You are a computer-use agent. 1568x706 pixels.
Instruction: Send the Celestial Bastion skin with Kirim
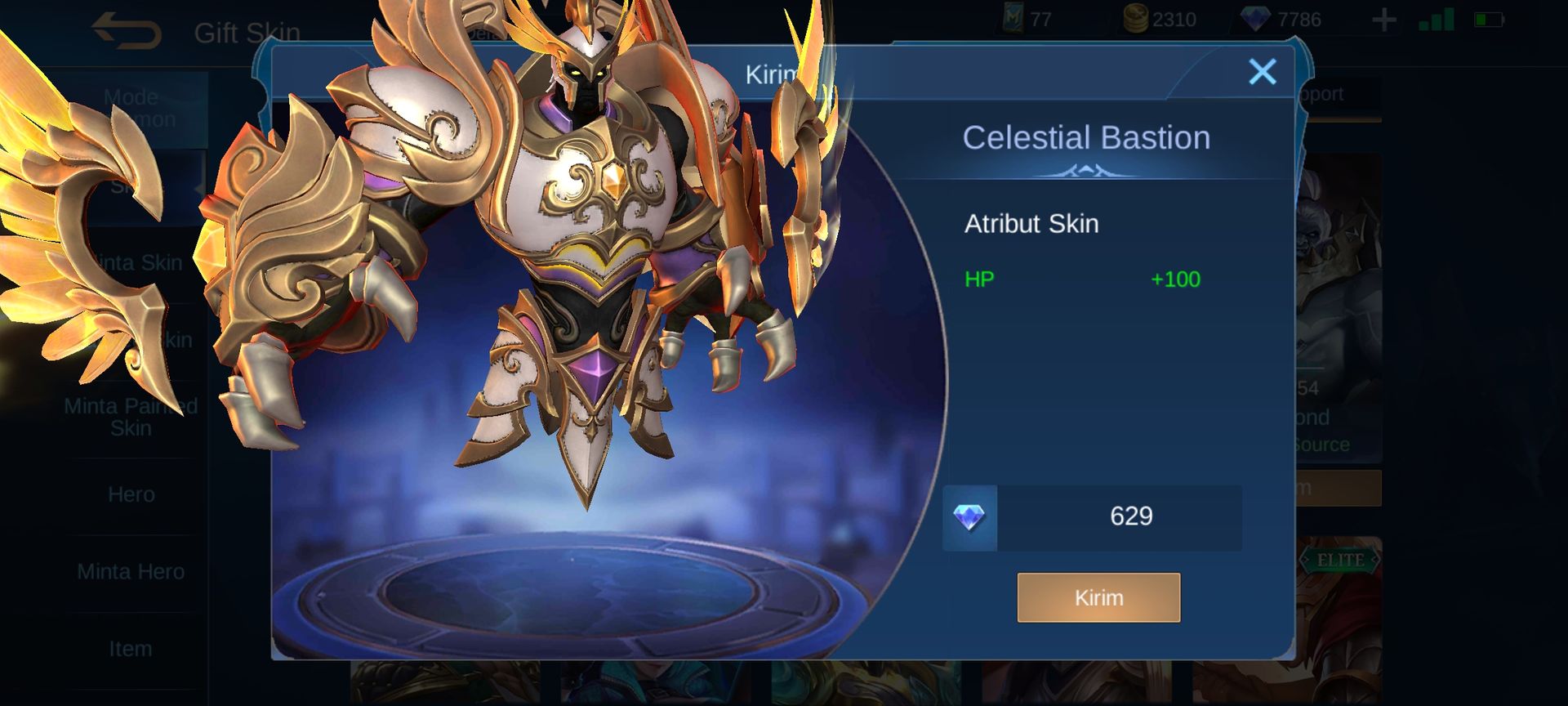(1098, 597)
